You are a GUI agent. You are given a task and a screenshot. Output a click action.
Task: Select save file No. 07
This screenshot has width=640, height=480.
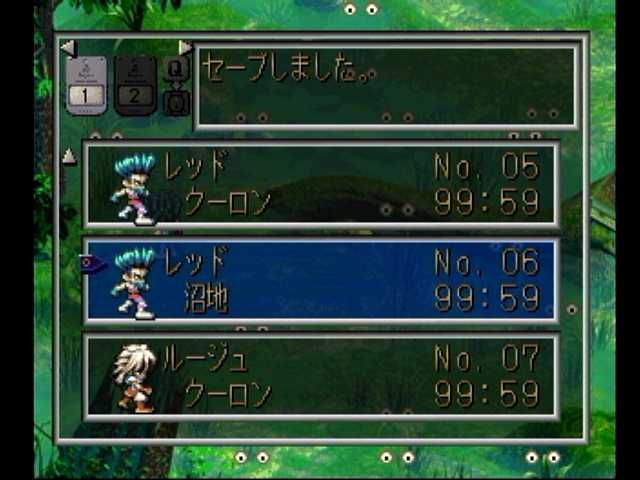[320, 376]
